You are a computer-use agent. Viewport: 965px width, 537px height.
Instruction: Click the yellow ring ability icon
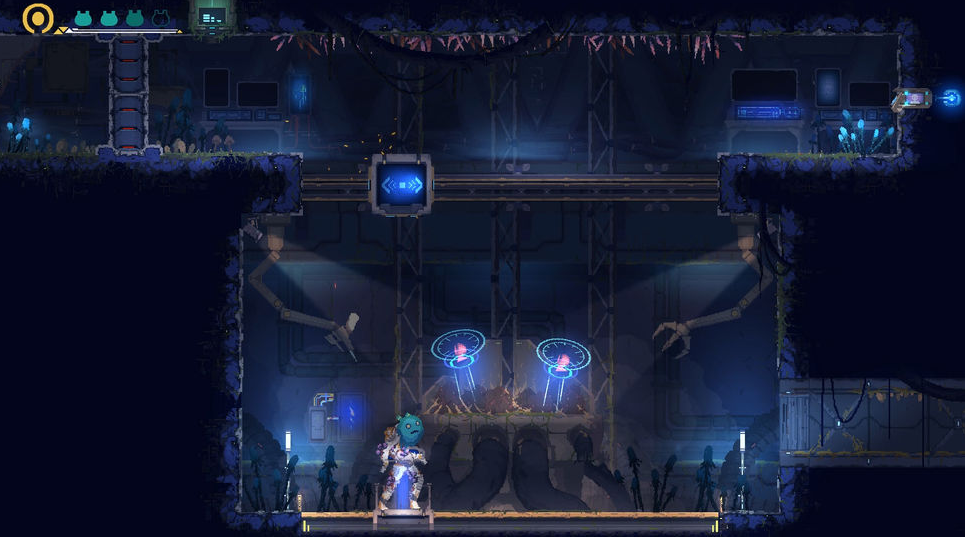click(38, 17)
